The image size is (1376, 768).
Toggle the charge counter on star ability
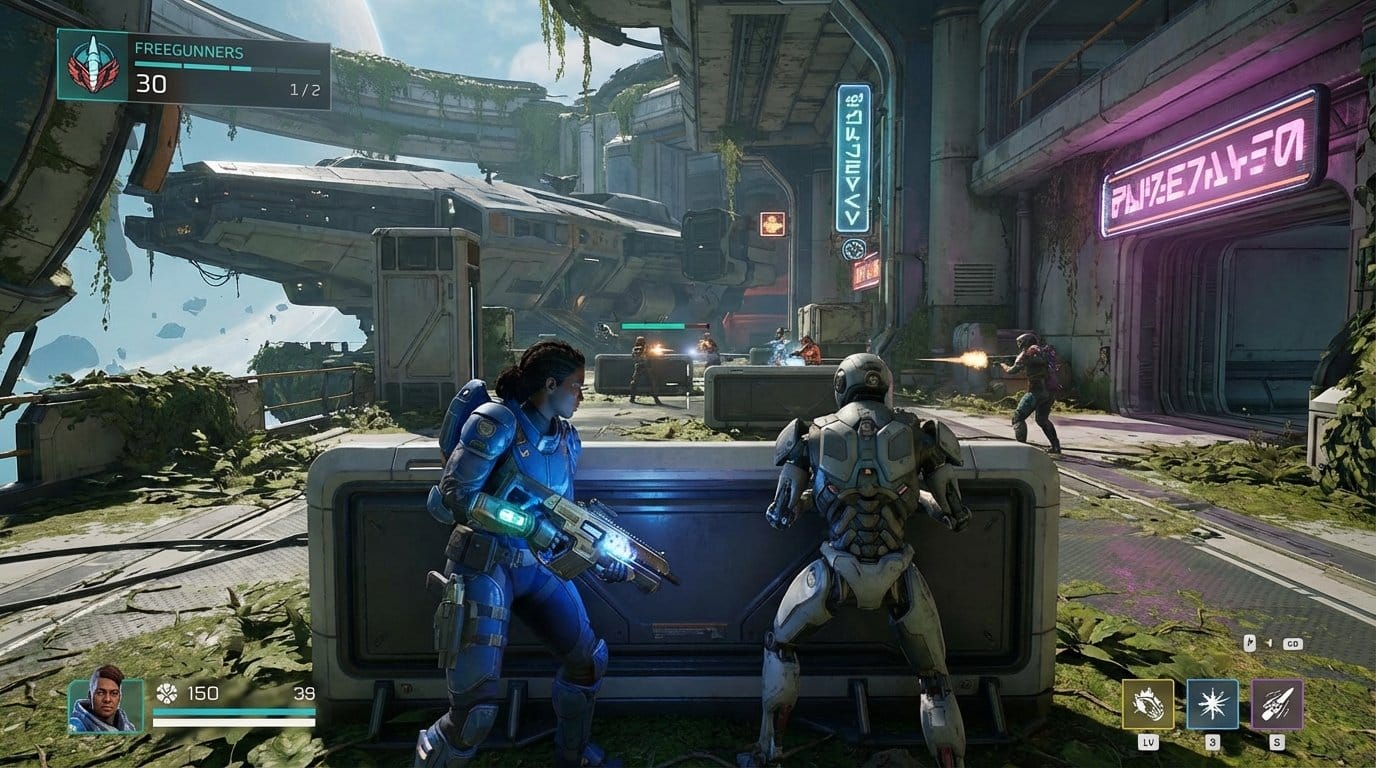click(x=1212, y=742)
